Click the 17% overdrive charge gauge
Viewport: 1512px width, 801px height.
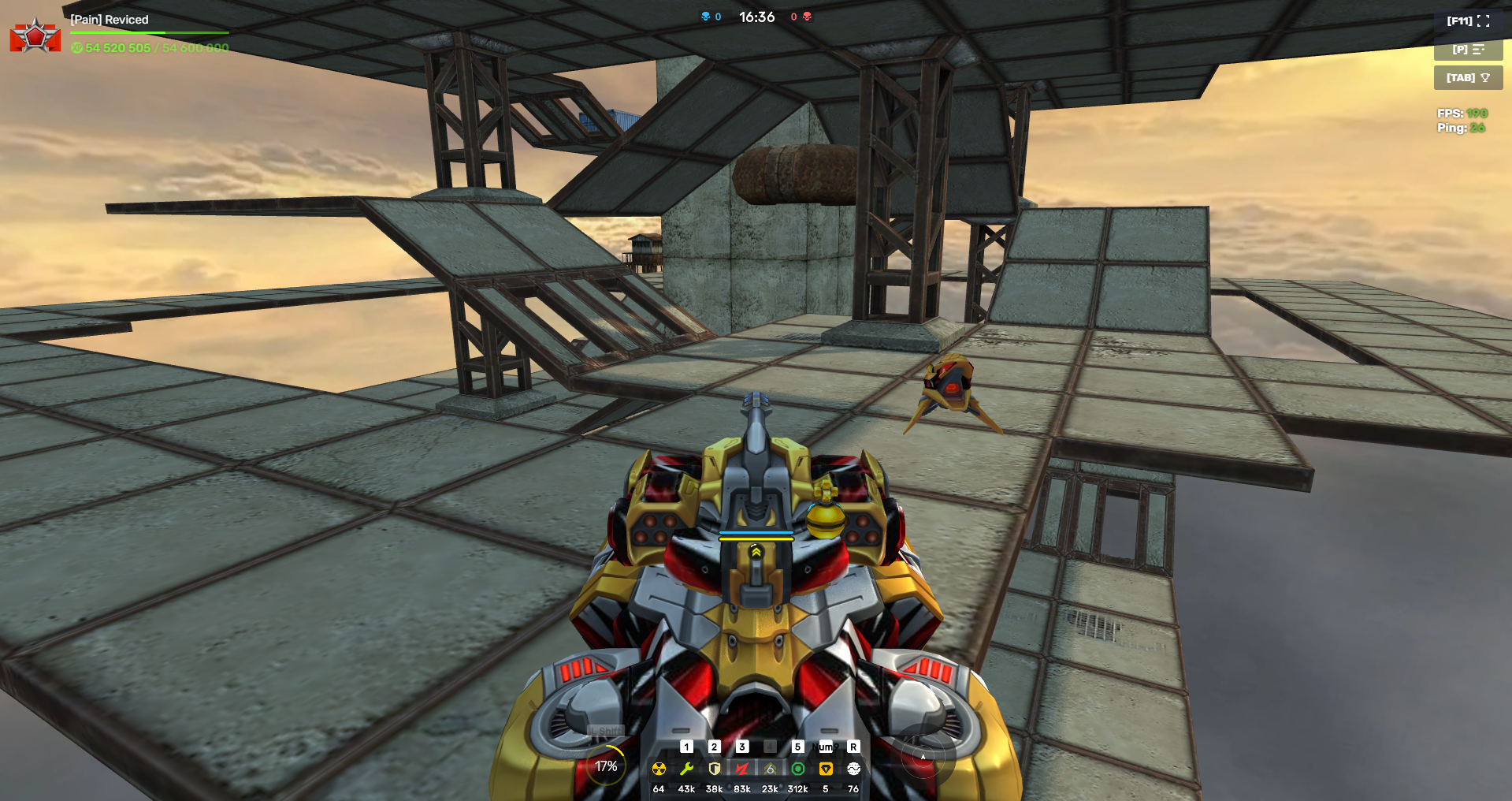point(606,766)
